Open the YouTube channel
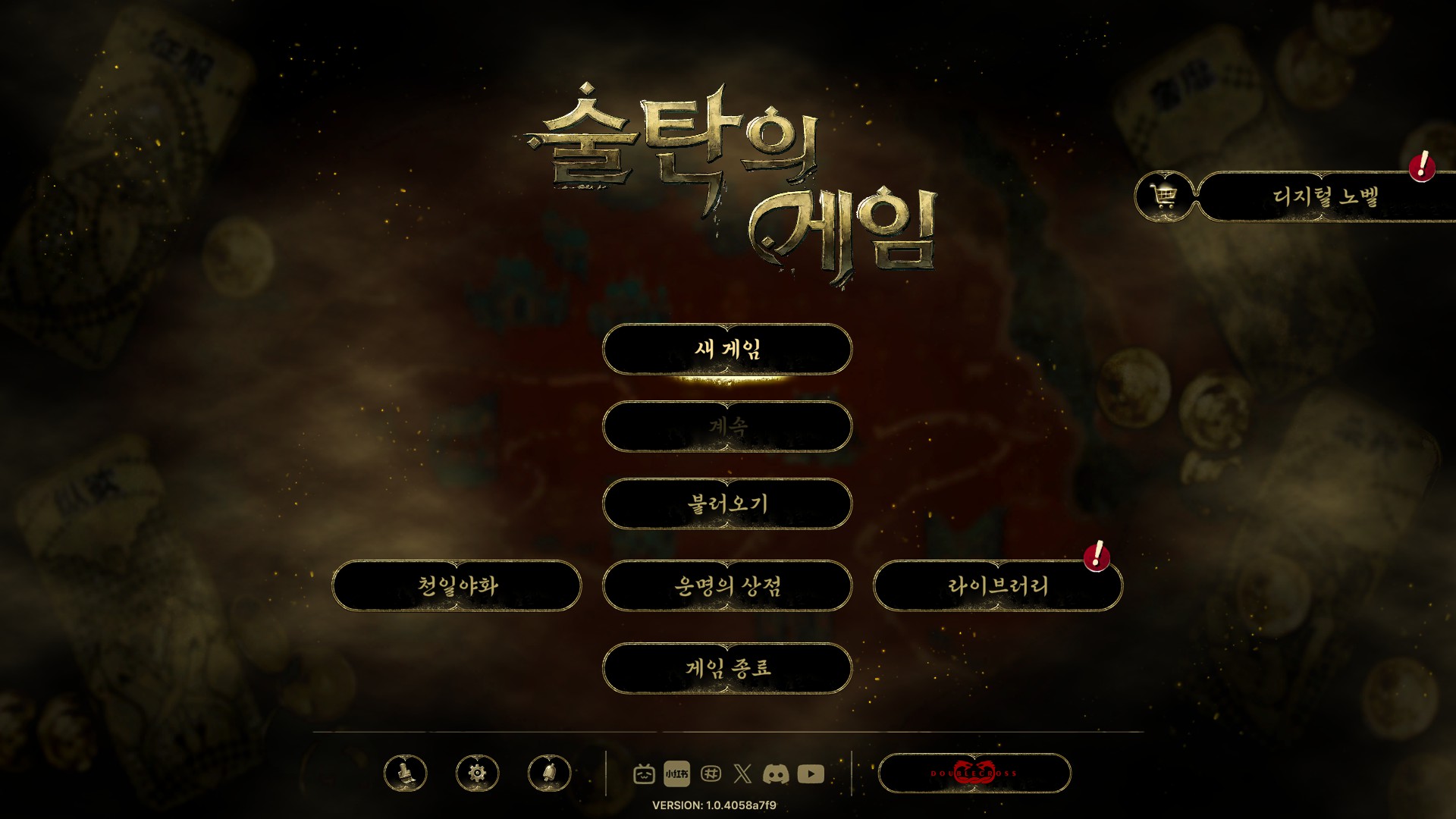Image resolution: width=1456 pixels, height=819 pixels. pos(811,774)
